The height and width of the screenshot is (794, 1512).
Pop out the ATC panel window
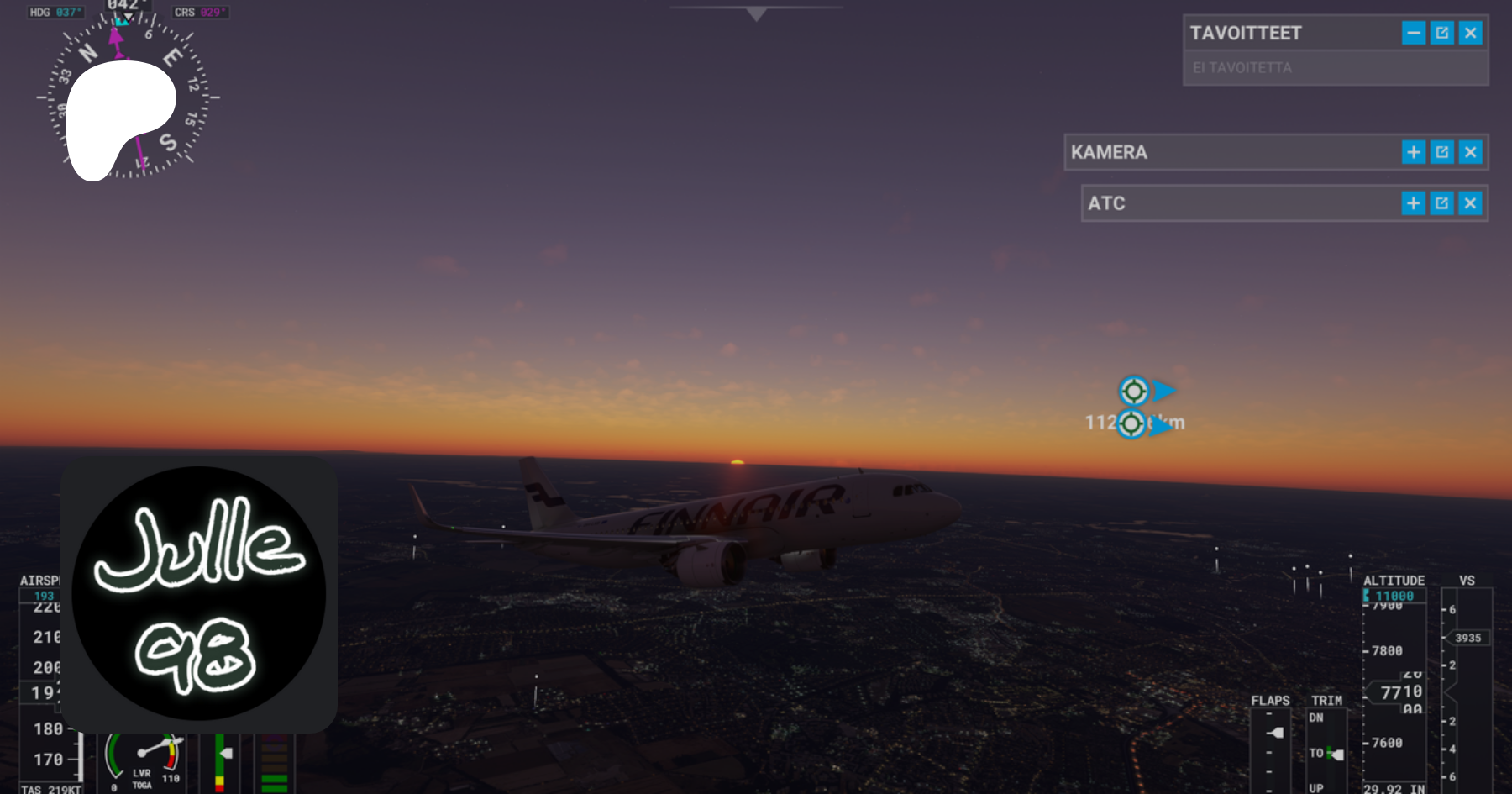[x=1442, y=203]
